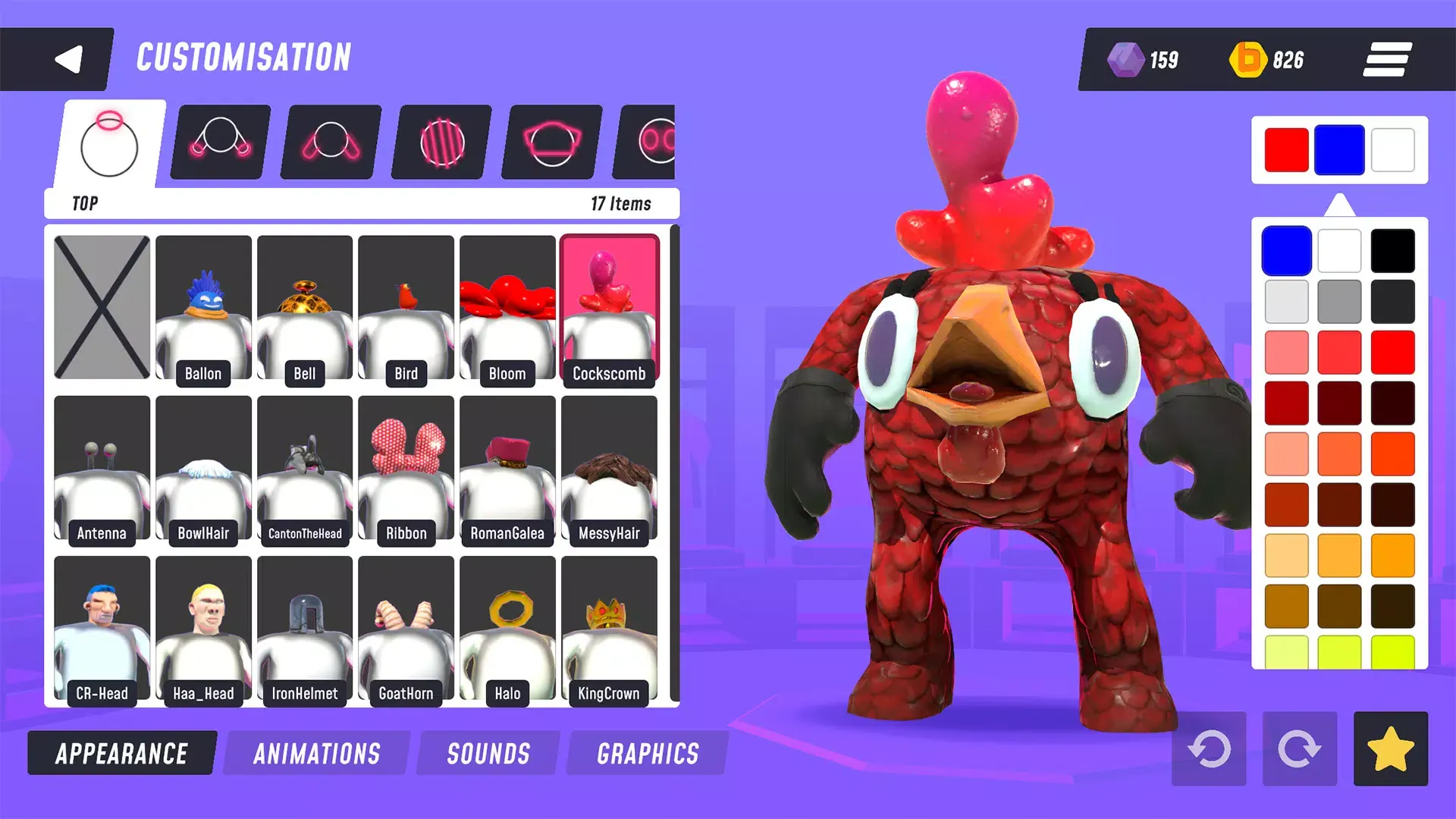Open the striped body pattern category
The width and height of the screenshot is (1456, 819).
(441, 142)
